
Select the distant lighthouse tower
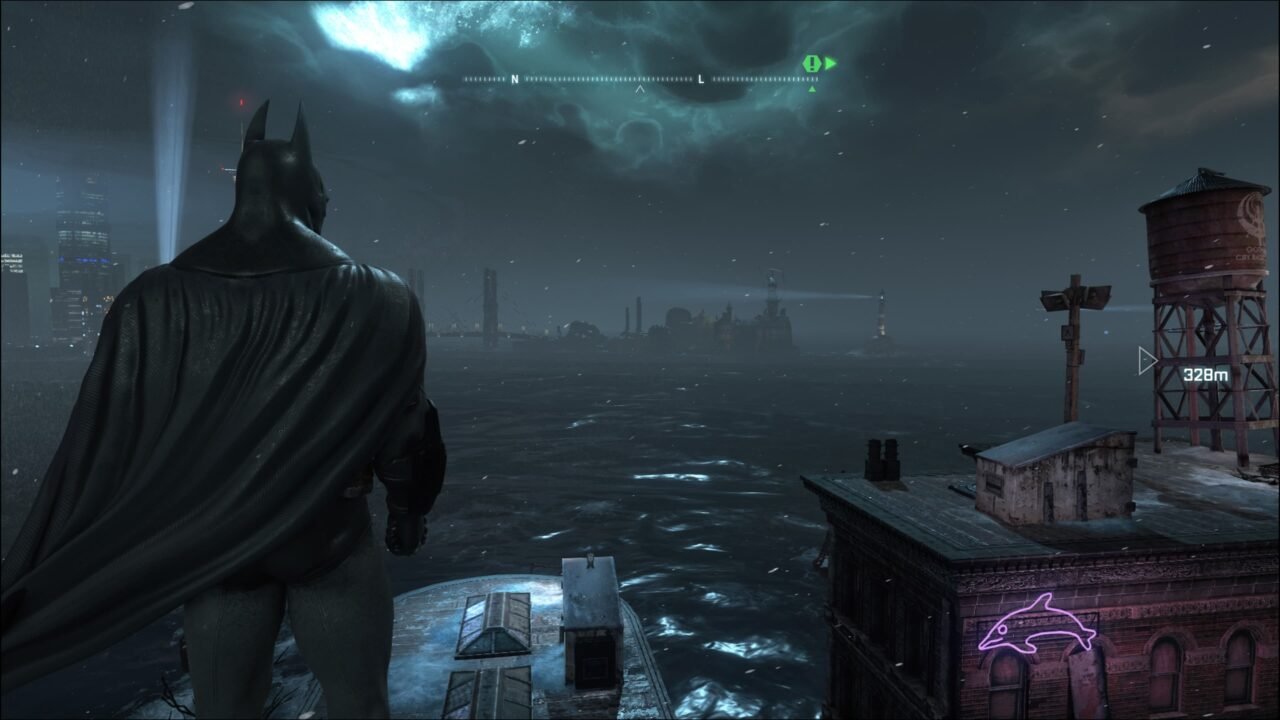884,322
